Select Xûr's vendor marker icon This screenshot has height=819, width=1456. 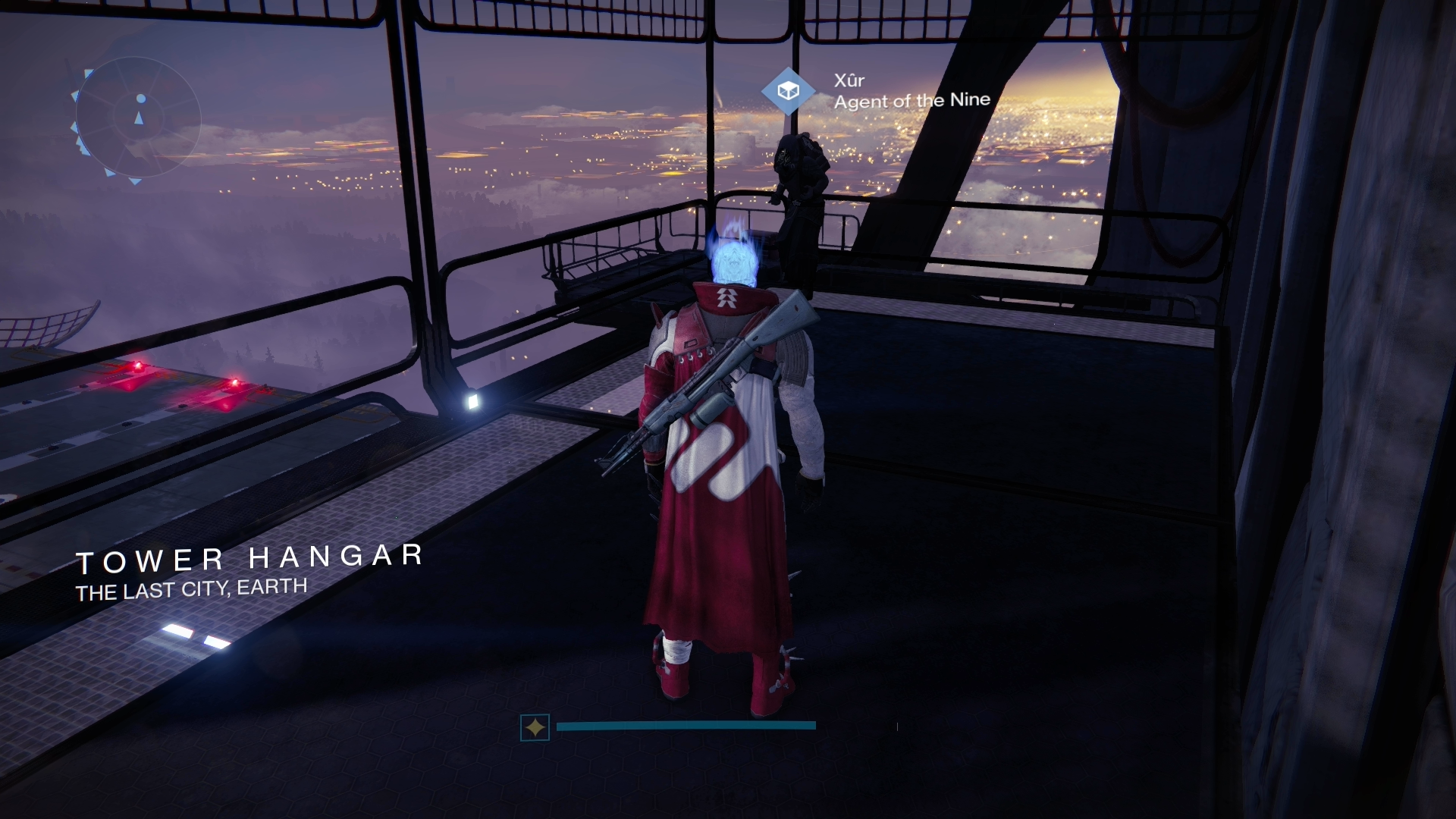tap(789, 91)
